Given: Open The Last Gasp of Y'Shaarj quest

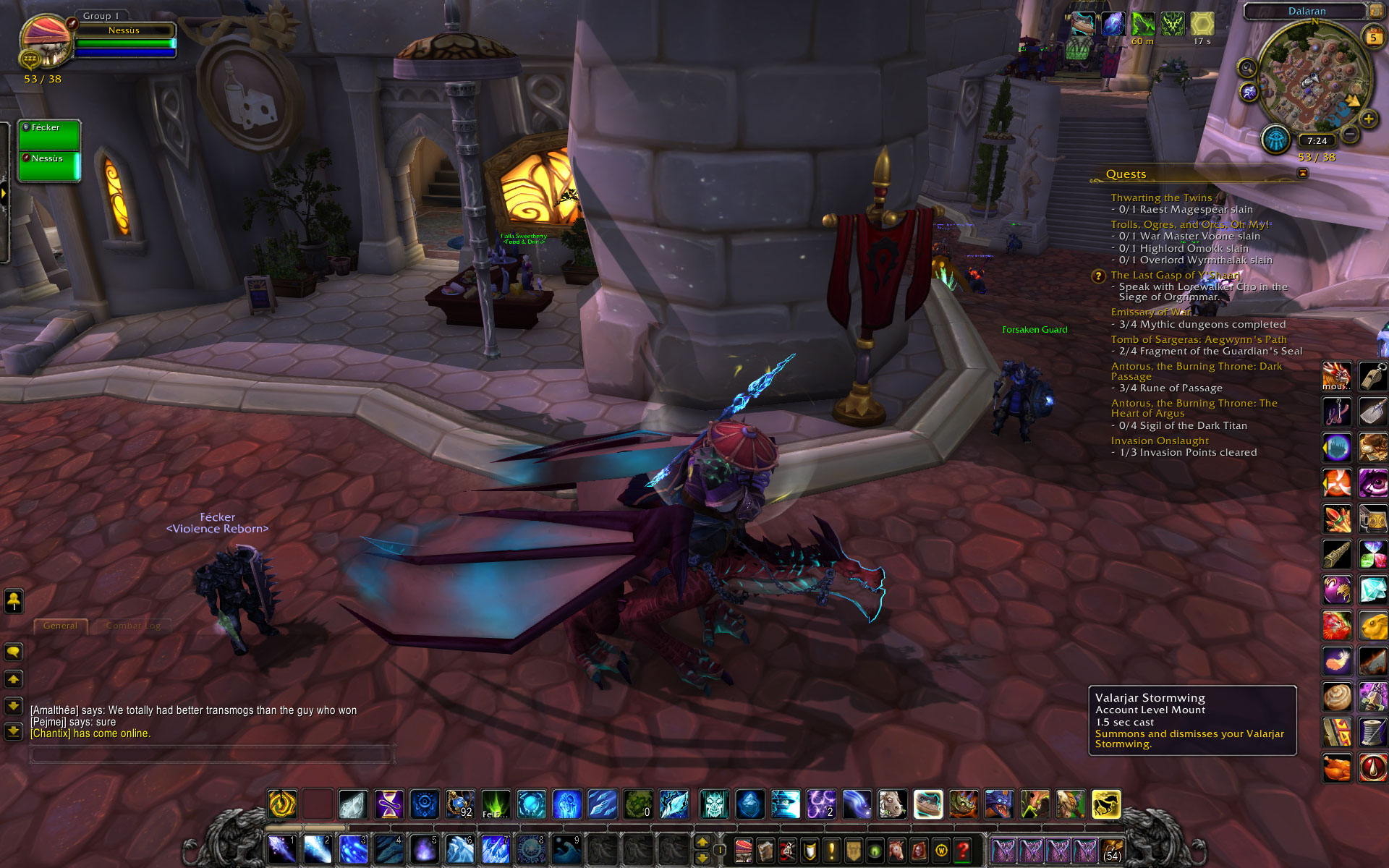Looking at the screenshot, I should (x=1175, y=275).
